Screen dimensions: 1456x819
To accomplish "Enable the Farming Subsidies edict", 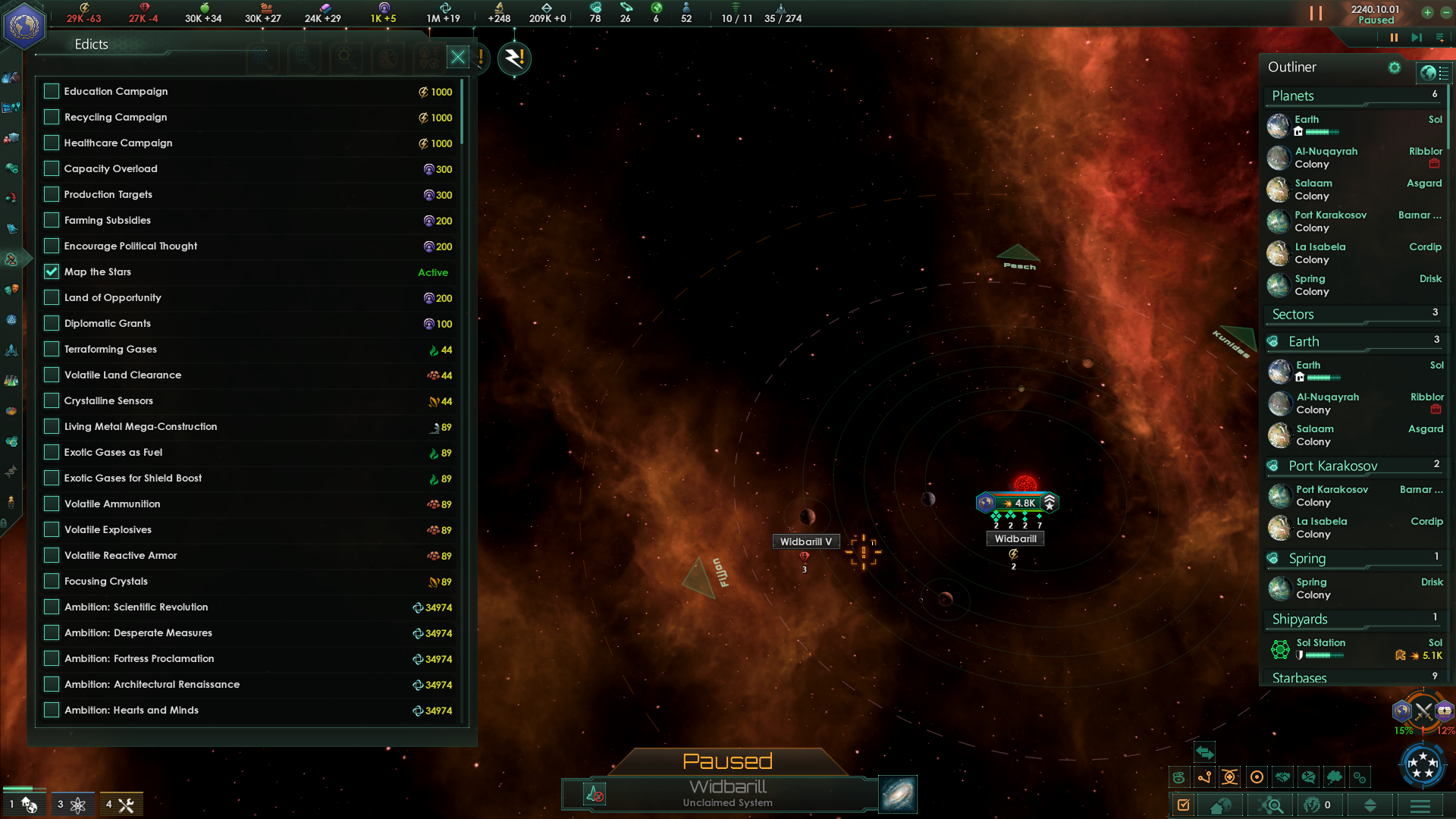I will [x=52, y=221].
